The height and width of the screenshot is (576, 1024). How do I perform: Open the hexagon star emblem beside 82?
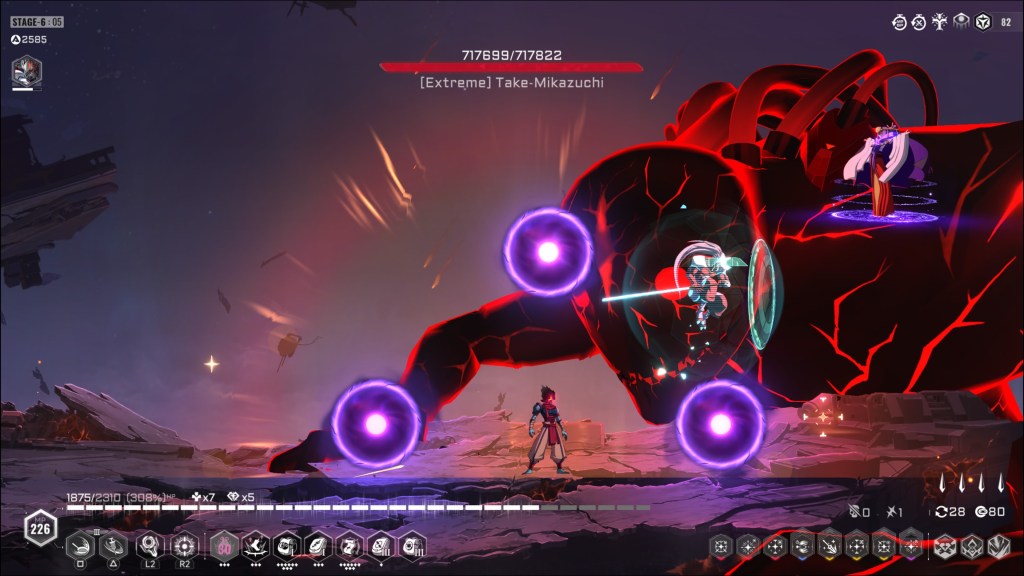click(983, 21)
